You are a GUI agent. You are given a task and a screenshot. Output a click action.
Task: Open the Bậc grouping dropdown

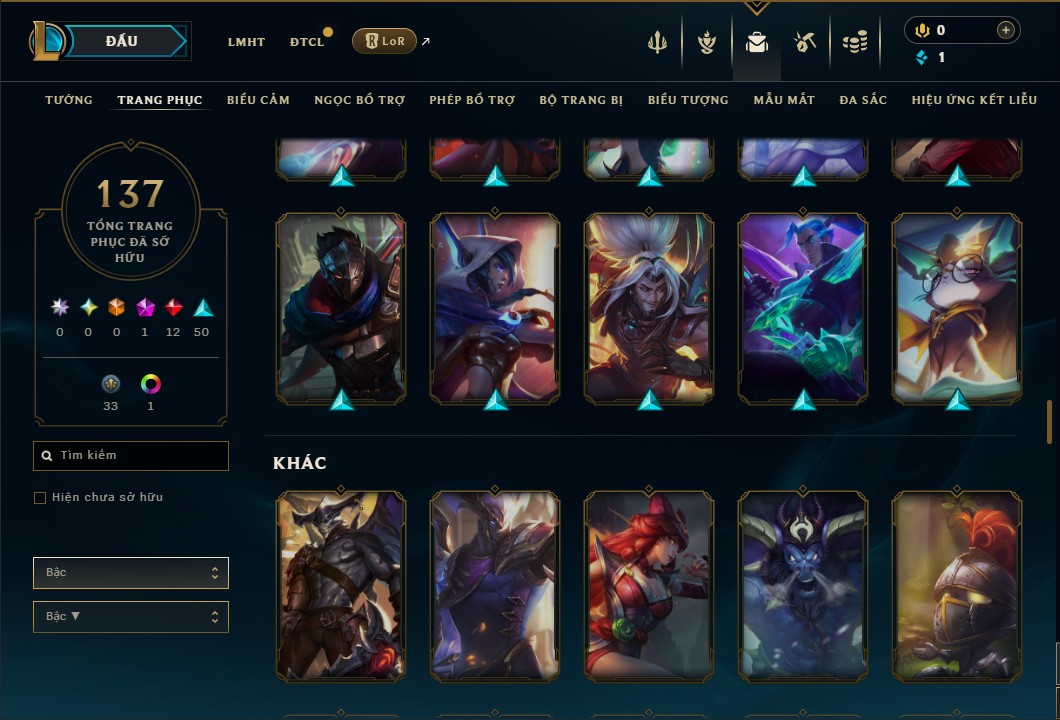[131, 573]
